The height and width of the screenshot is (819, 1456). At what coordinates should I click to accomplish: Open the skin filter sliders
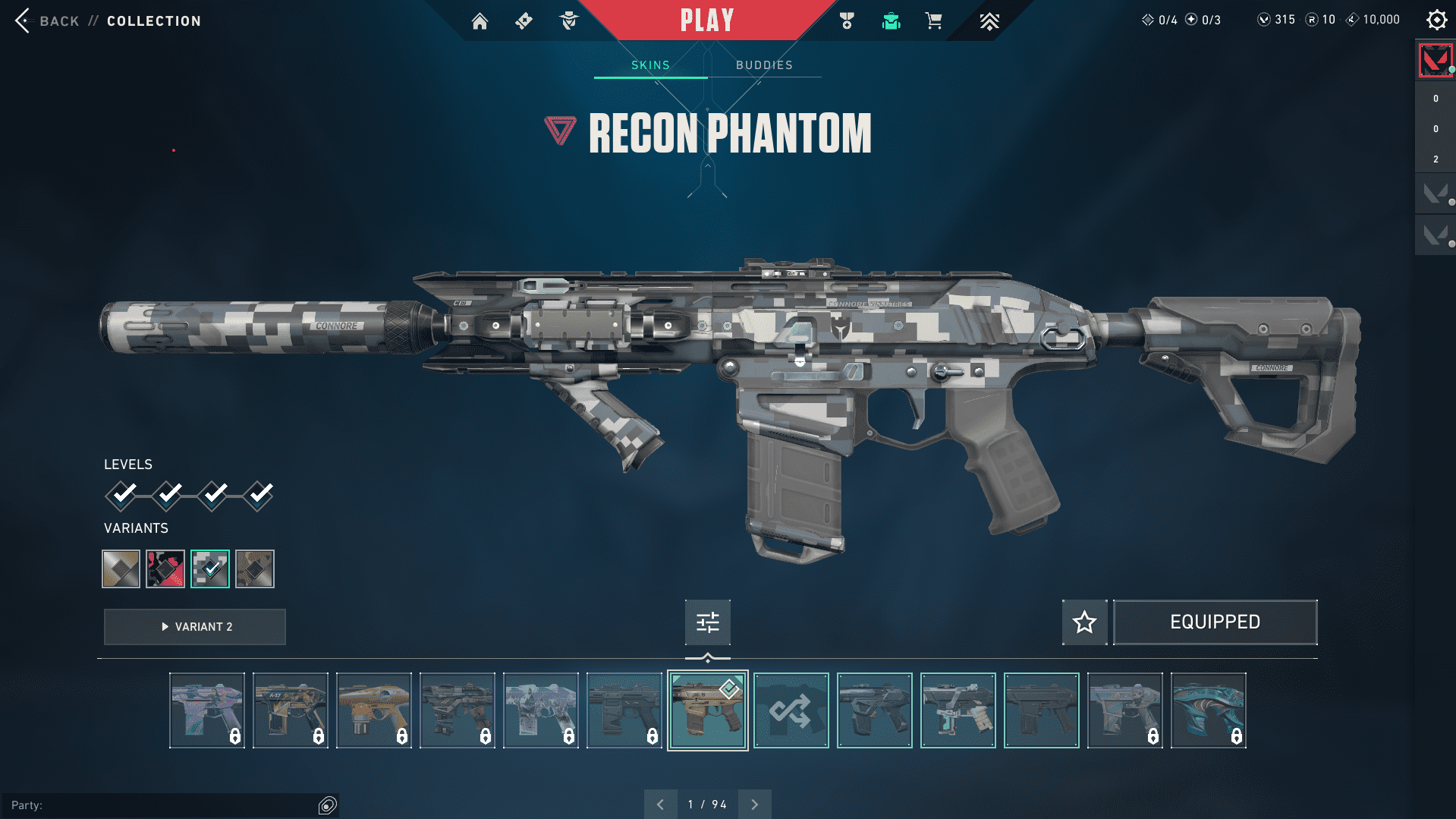(707, 622)
